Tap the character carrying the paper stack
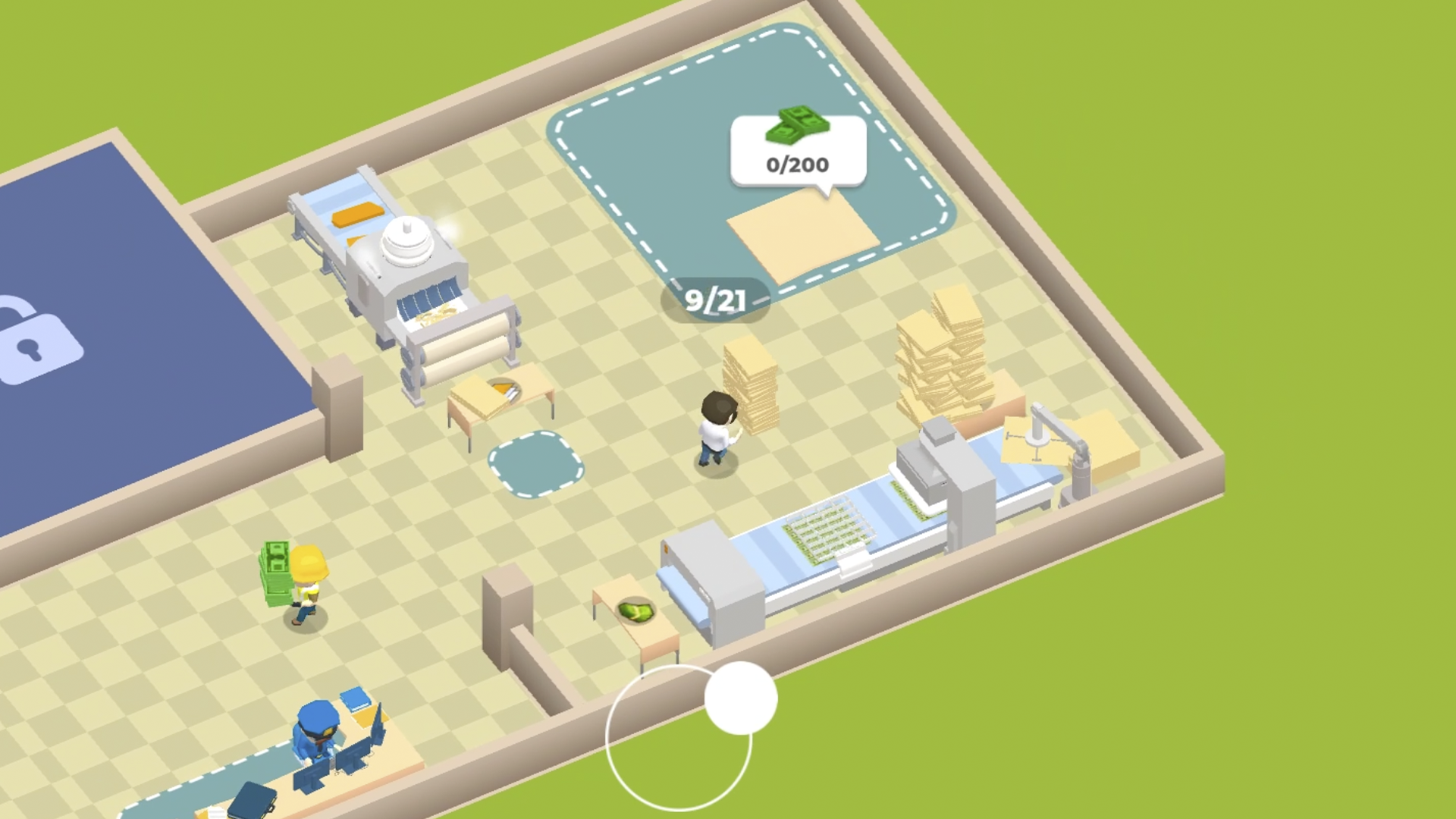This screenshot has width=1456, height=819. click(x=717, y=425)
